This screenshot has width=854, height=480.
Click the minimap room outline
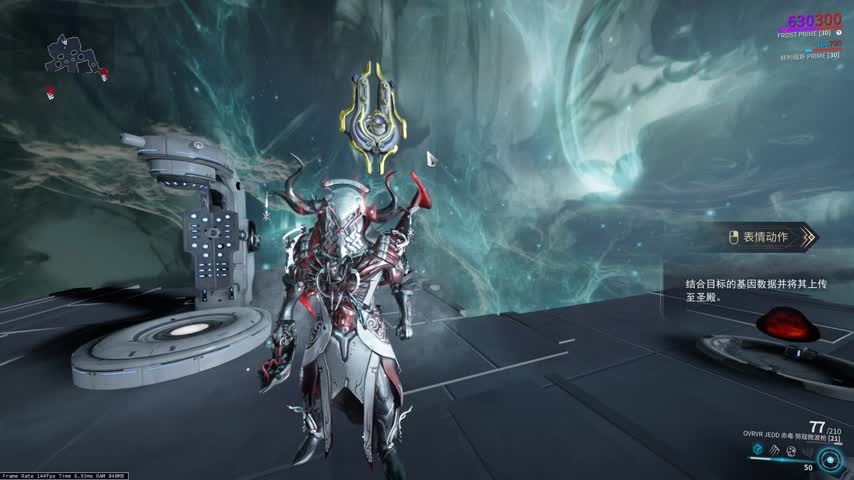[x=68, y=53]
